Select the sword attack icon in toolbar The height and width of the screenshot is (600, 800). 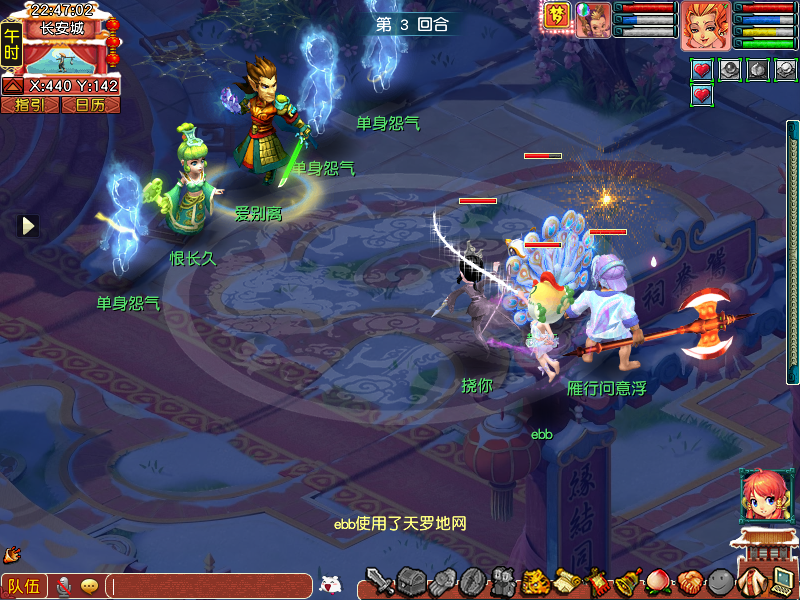379,580
